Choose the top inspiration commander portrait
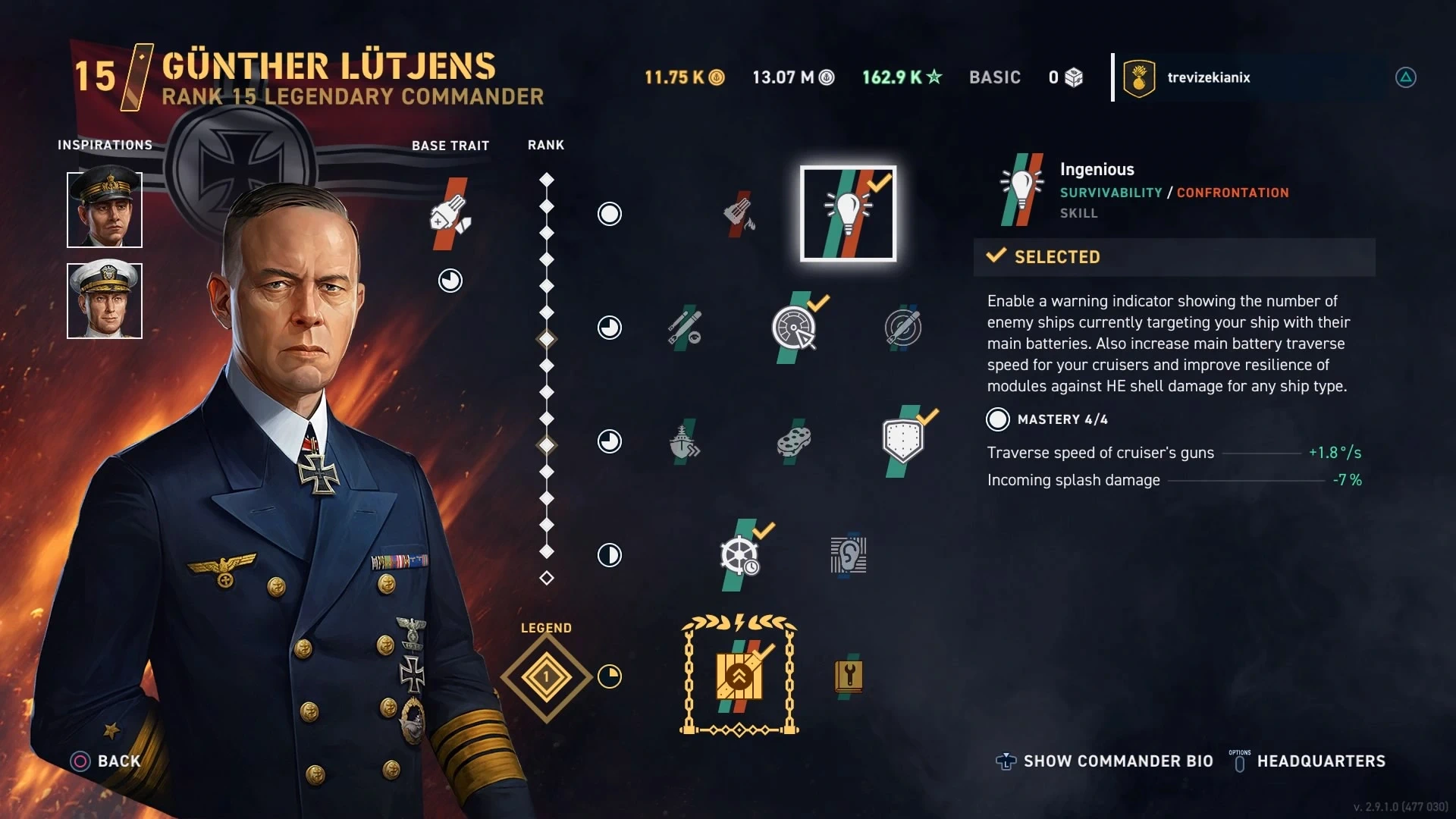The height and width of the screenshot is (819, 1456). pos(105,209)
